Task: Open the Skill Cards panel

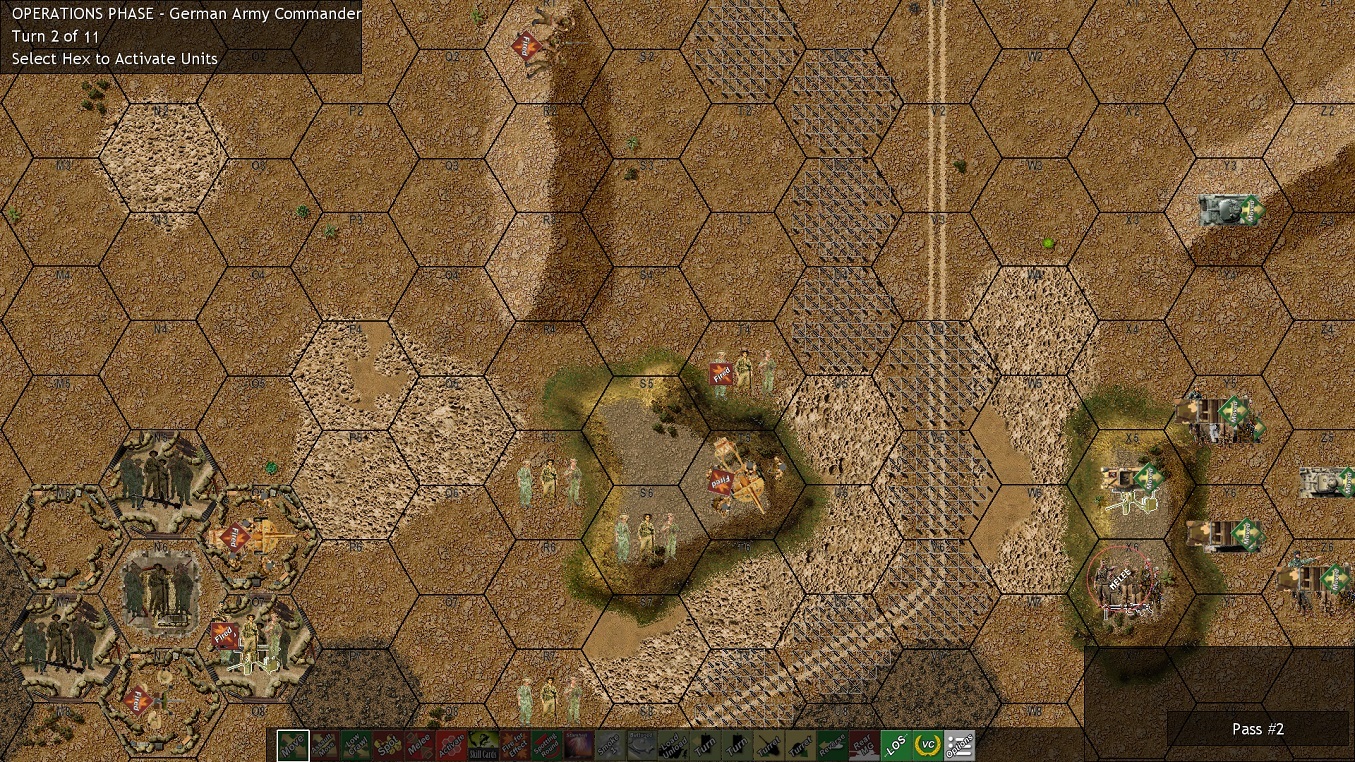Action: click(x=482, y=745)
